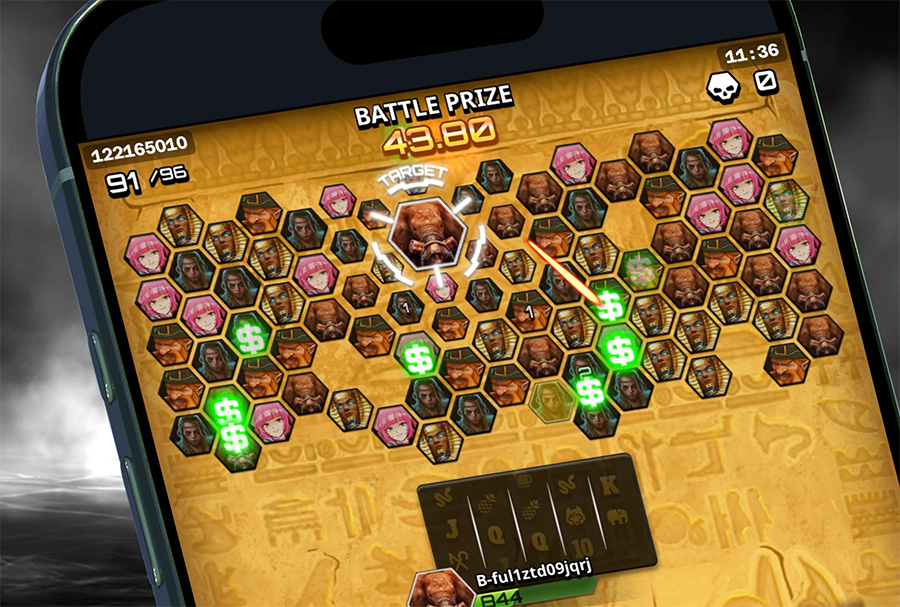Tap the mini slot reel panel
Screen dimensions: 900x607
[534, 513]
